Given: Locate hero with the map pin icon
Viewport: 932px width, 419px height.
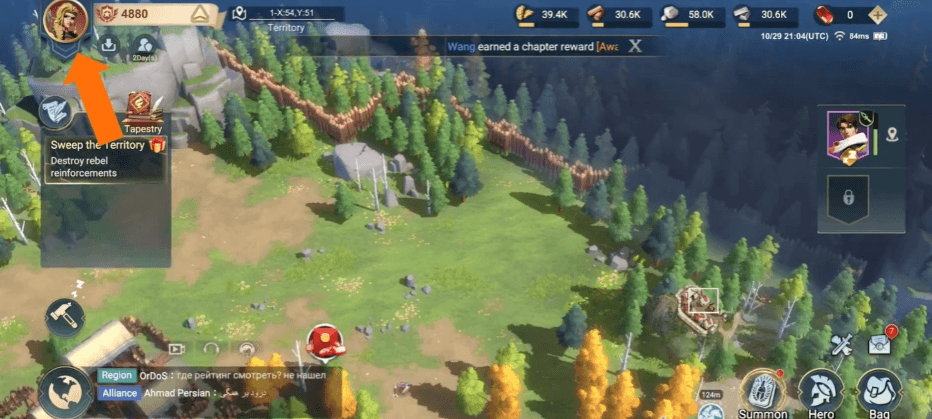Looking at the screenshot, I should (x=892, y=135).
